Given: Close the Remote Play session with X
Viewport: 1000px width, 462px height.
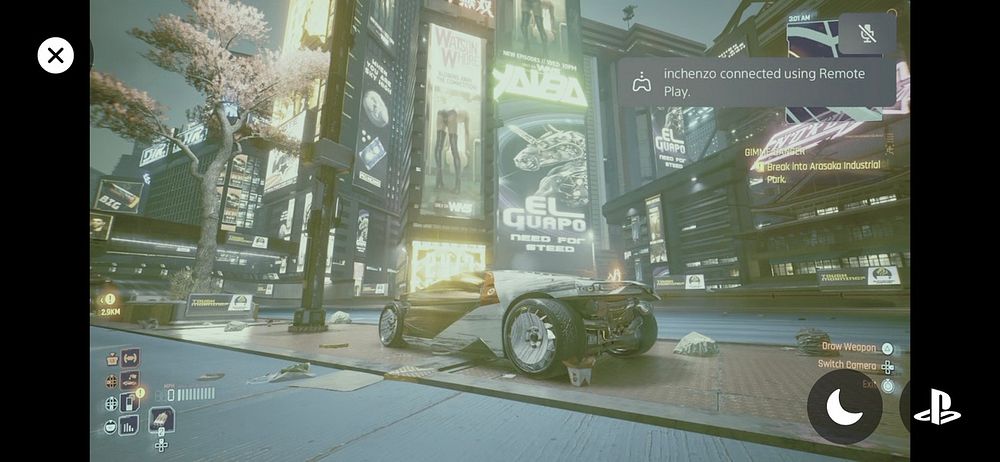Looking at the screenshot, I should click(x=56, y=55).
